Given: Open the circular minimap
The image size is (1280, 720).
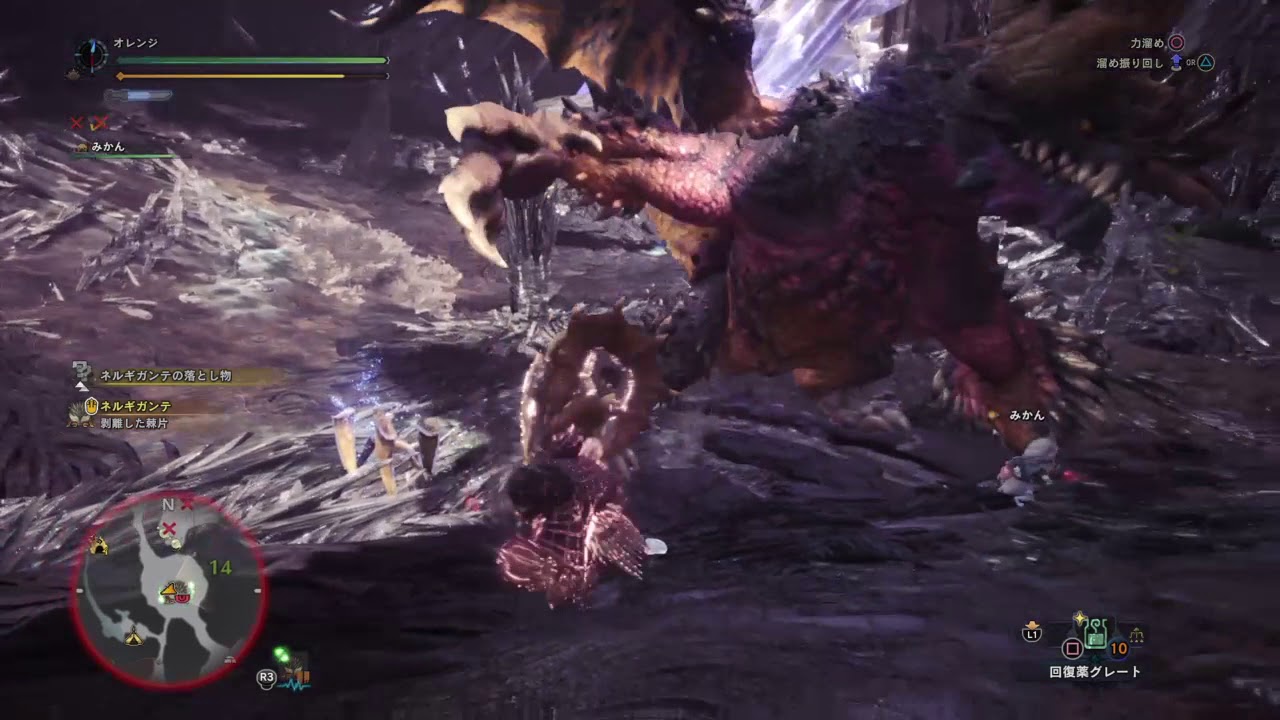Looking at the screenshot, I should point(168,590).
